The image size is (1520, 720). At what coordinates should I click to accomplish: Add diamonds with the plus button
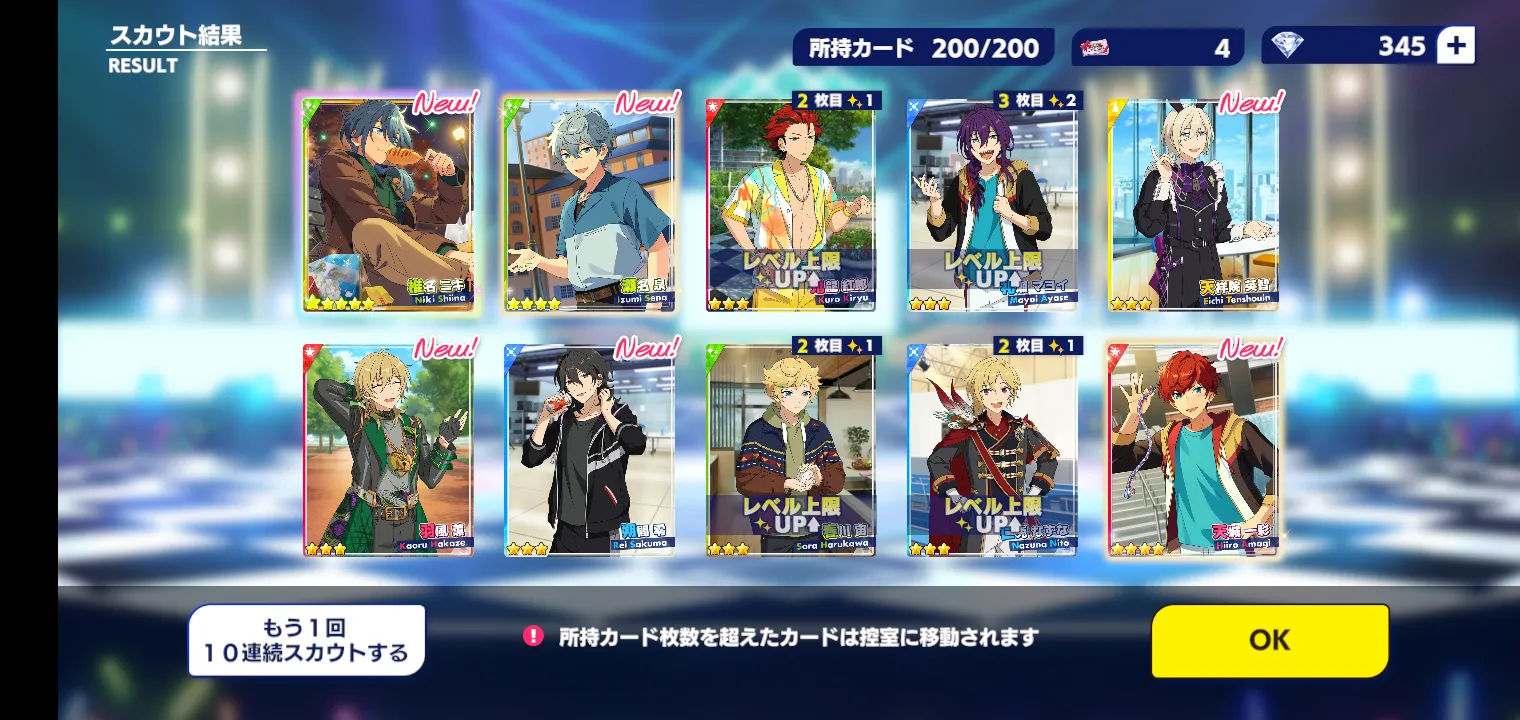tap(1455, 46)
